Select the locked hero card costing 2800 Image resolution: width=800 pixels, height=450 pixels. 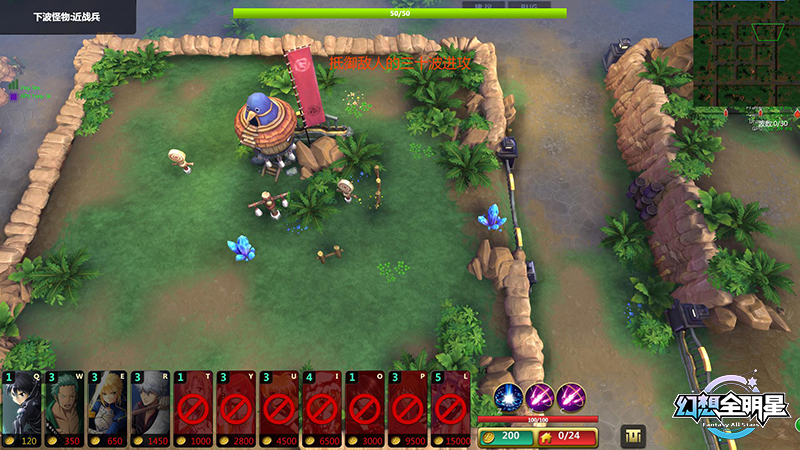(x=236, y=410)
